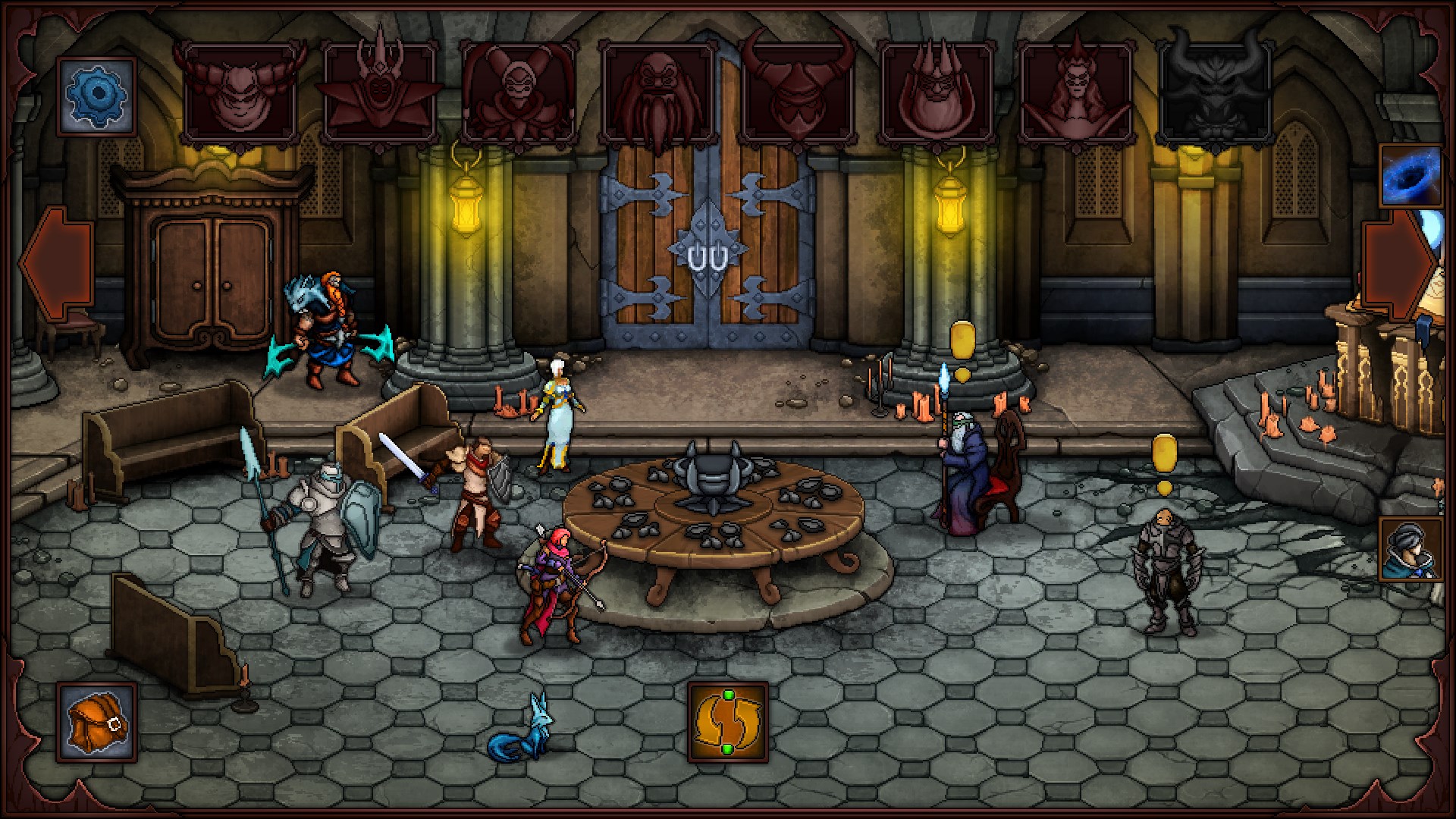Open the orange backpack inventory
Screen dimensions: 1456x819
(96, 722)
